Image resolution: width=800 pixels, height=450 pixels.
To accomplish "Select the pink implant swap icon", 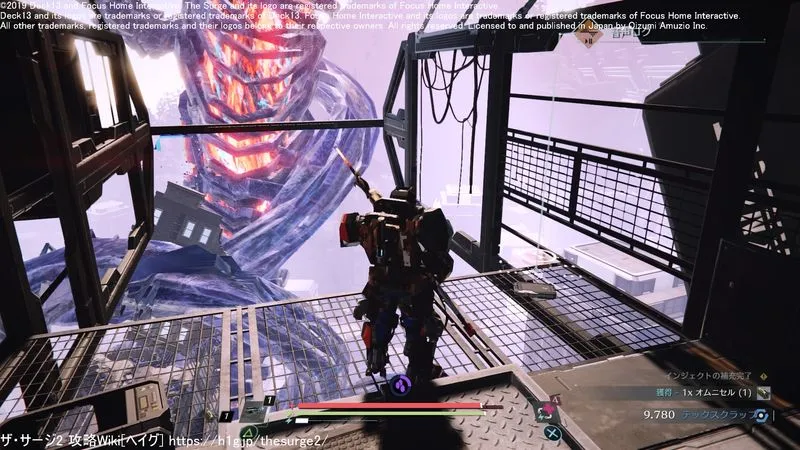I will click(547, 410).
